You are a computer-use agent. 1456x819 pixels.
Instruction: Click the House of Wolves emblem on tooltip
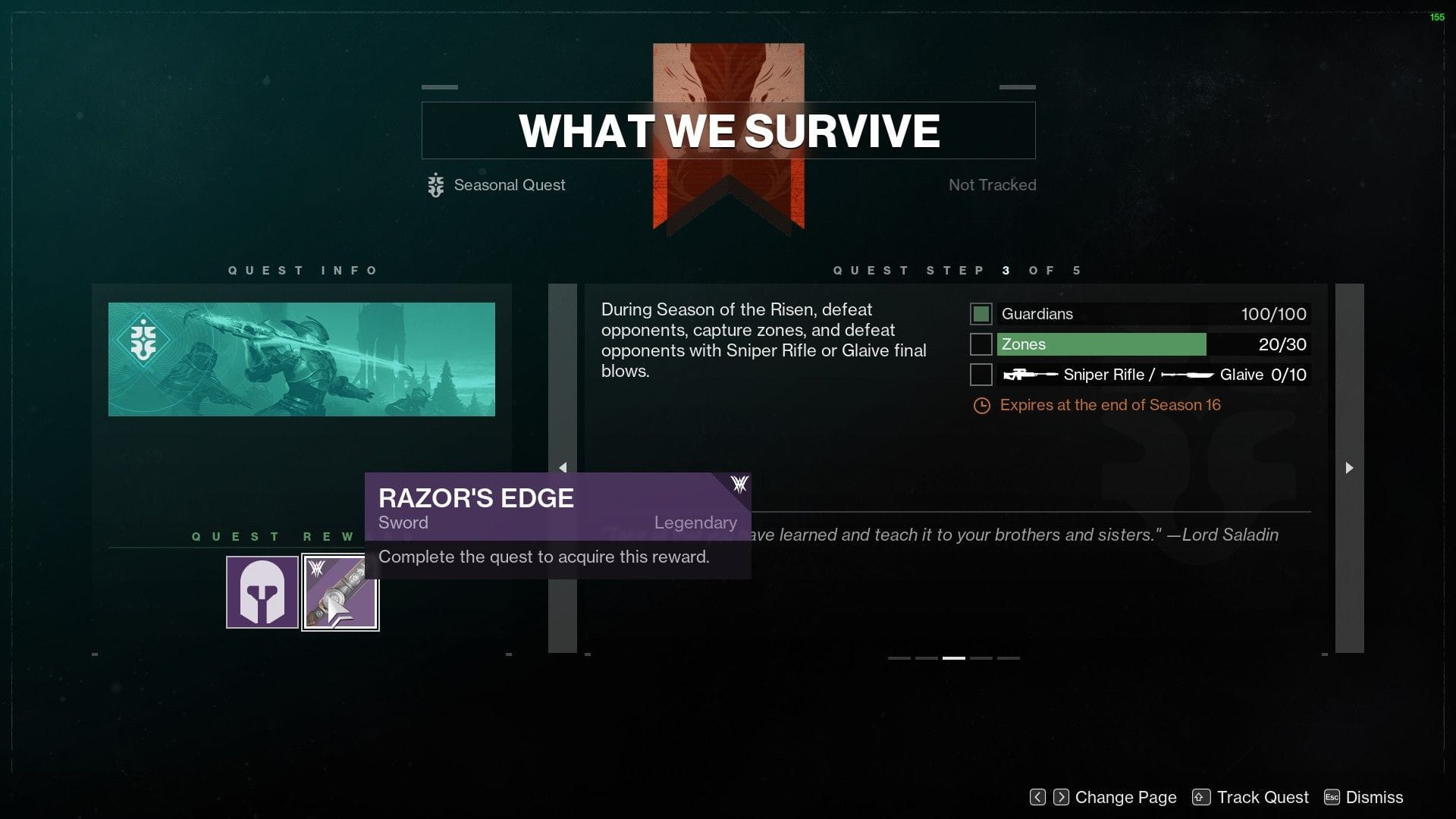click(x=738, y=484)
